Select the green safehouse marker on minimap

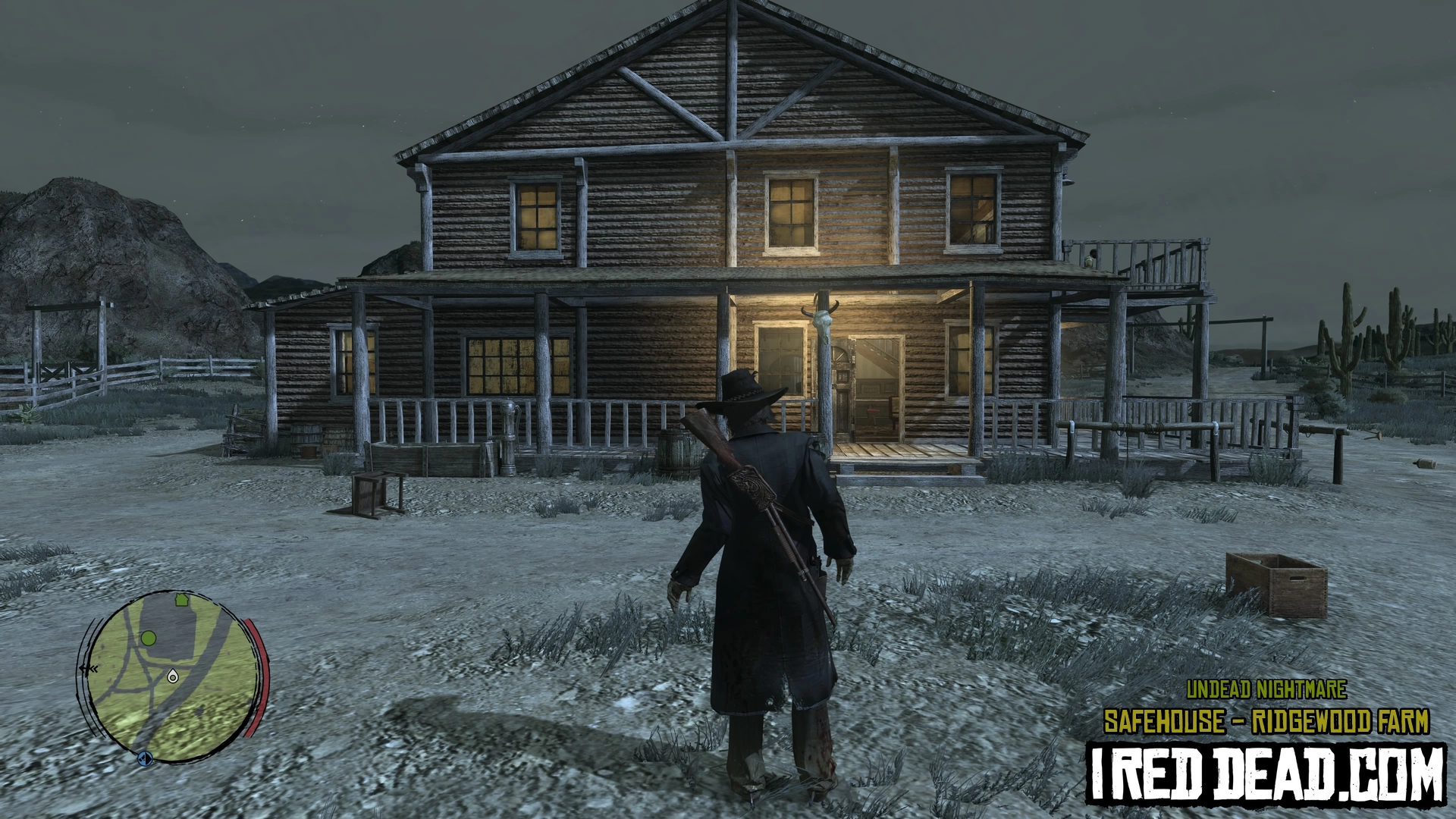[181, 600]
